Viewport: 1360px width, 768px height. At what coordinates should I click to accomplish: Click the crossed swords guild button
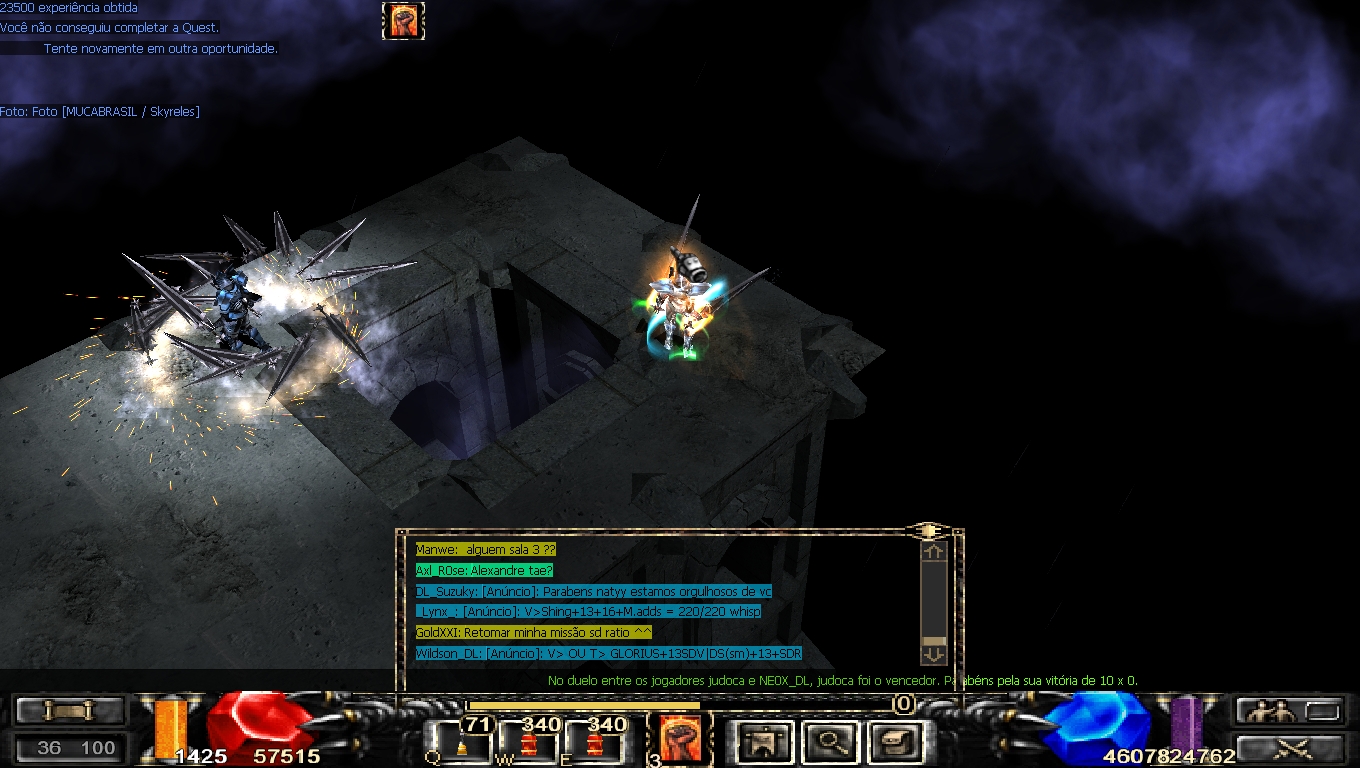pos(1288,746)
